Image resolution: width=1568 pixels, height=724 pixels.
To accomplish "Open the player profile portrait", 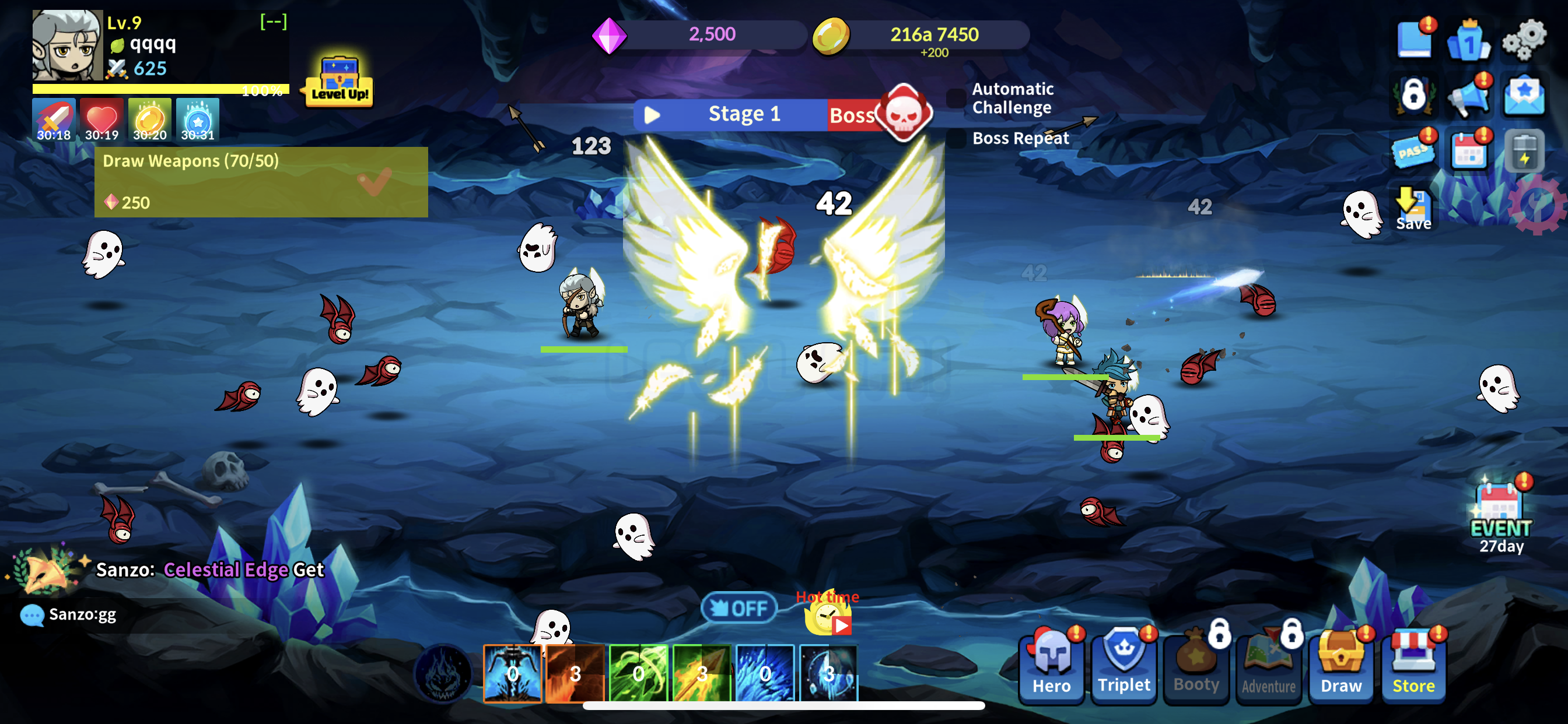I will (68, 45).
